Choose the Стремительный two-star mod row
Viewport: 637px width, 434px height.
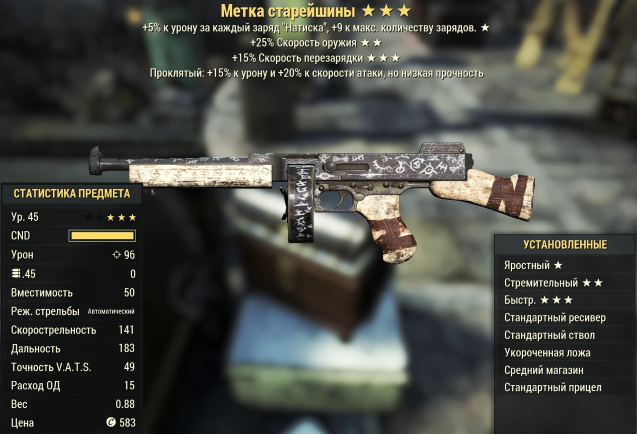552,283
